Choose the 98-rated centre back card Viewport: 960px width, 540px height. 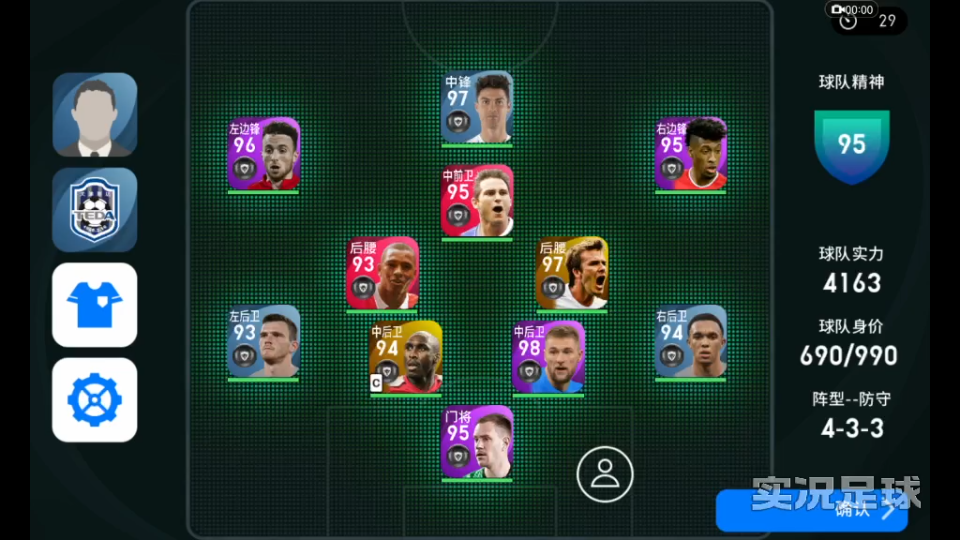tap(548, 357)
